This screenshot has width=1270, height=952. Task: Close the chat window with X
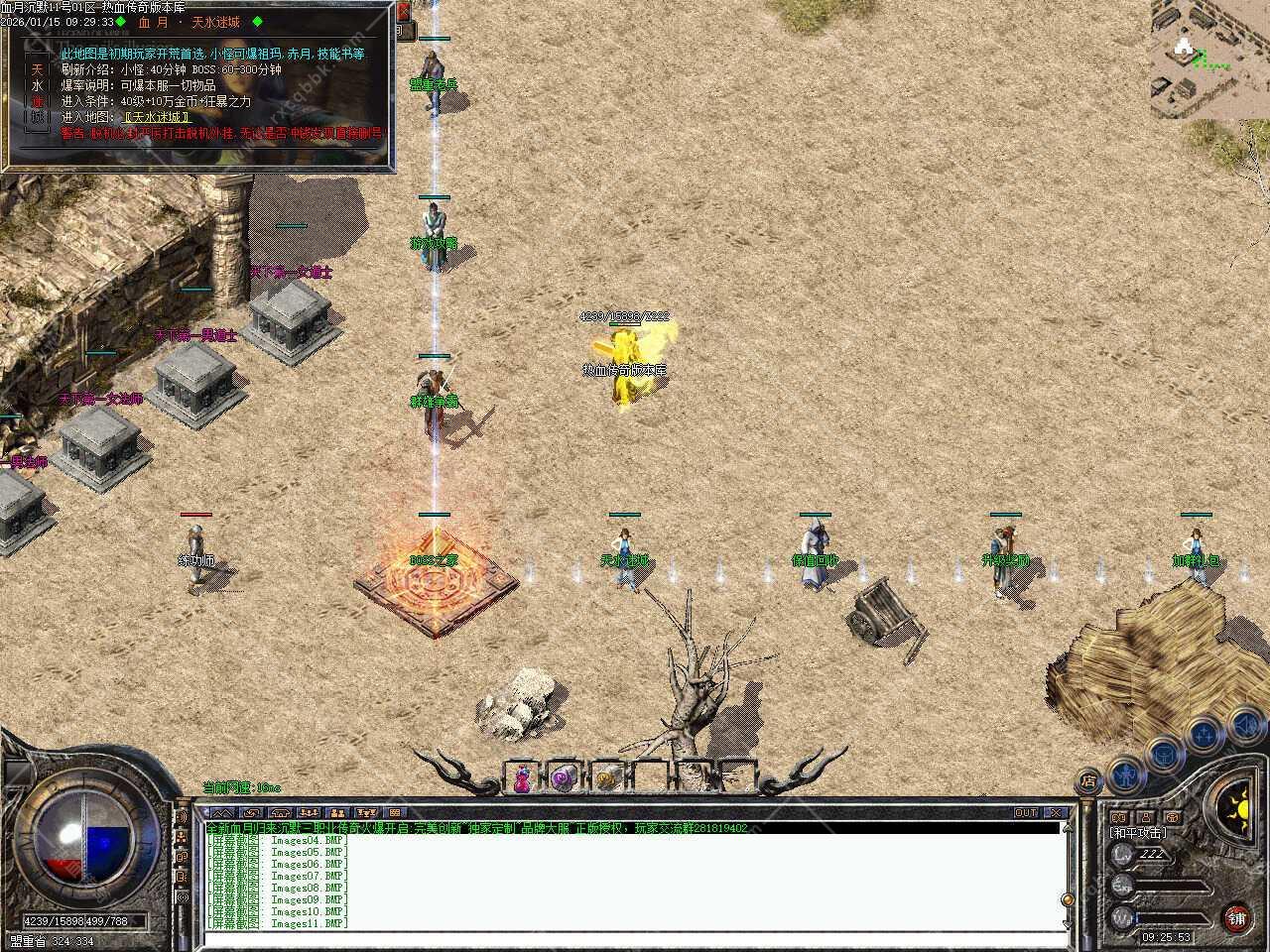pos(1055,812)
